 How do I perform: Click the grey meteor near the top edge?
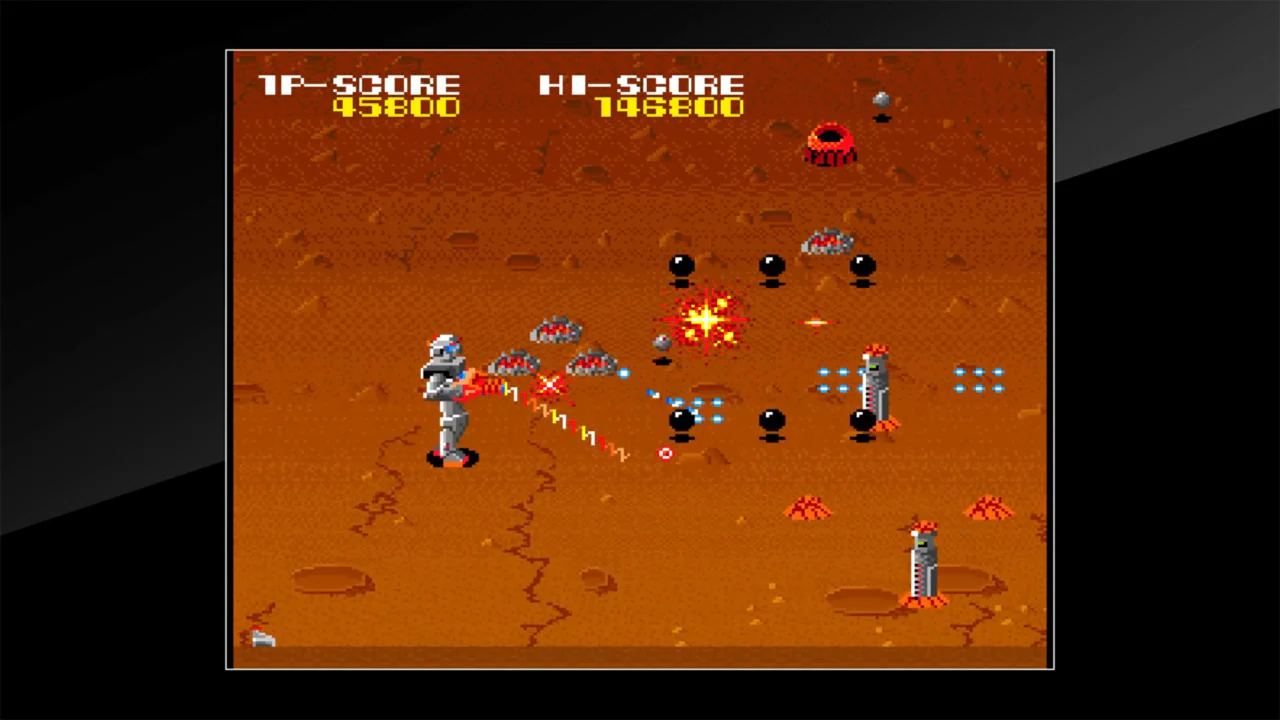click(x=881, y=100)
